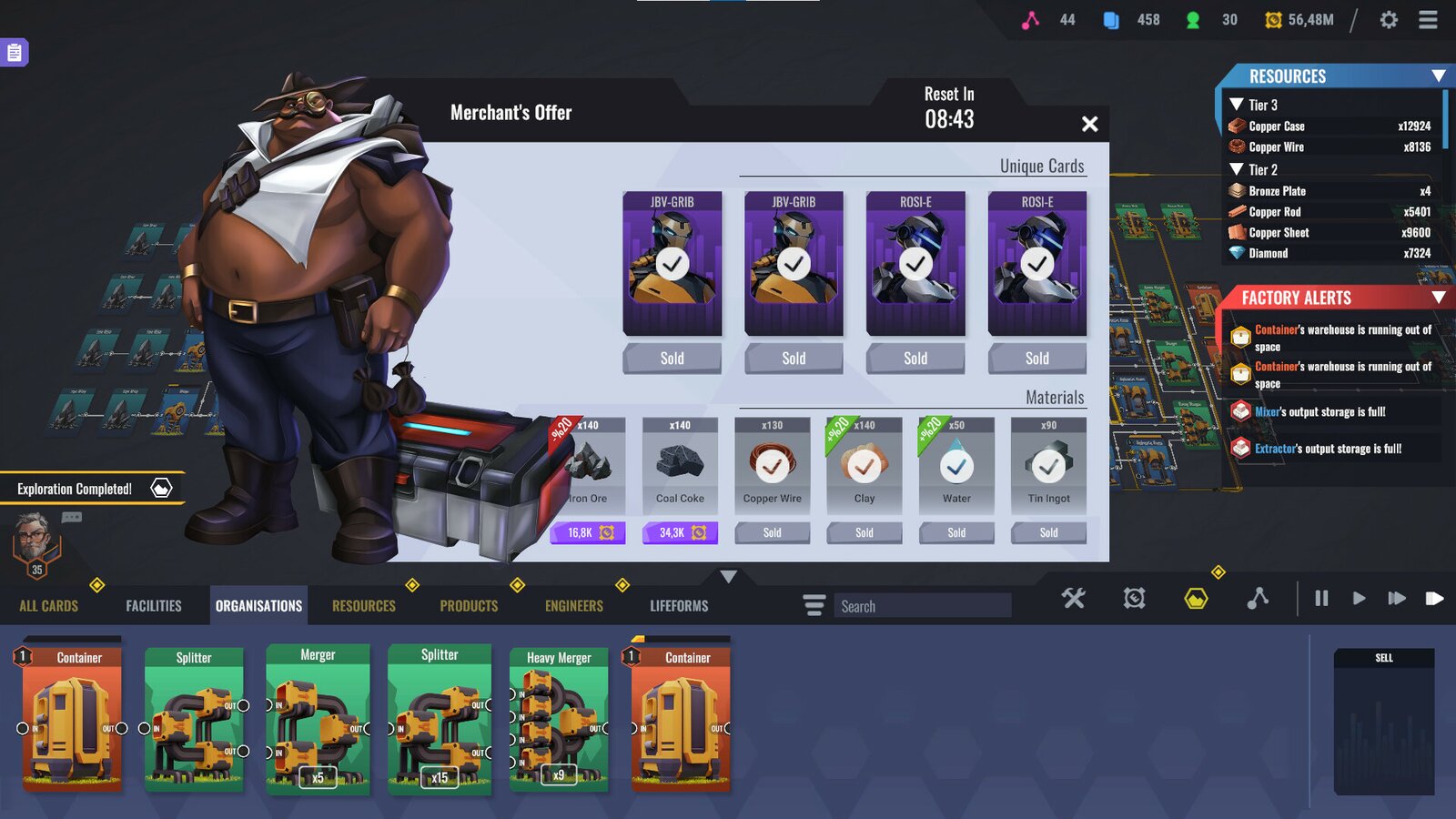
Task: Purchase Coal Coke for 34,3K
Action: coord(680,532)
